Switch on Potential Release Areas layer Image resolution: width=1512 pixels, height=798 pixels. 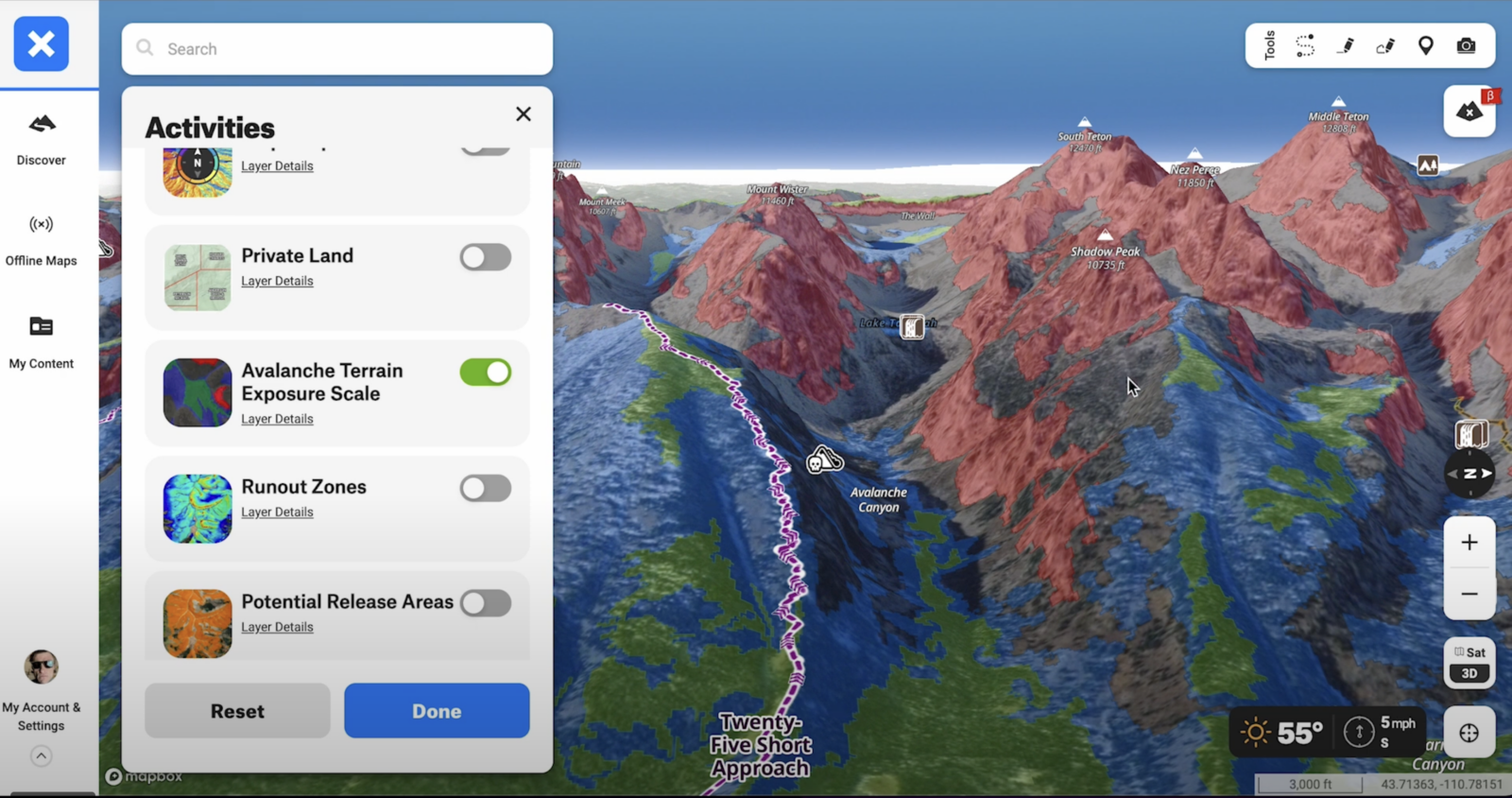(x=486, y=603)
